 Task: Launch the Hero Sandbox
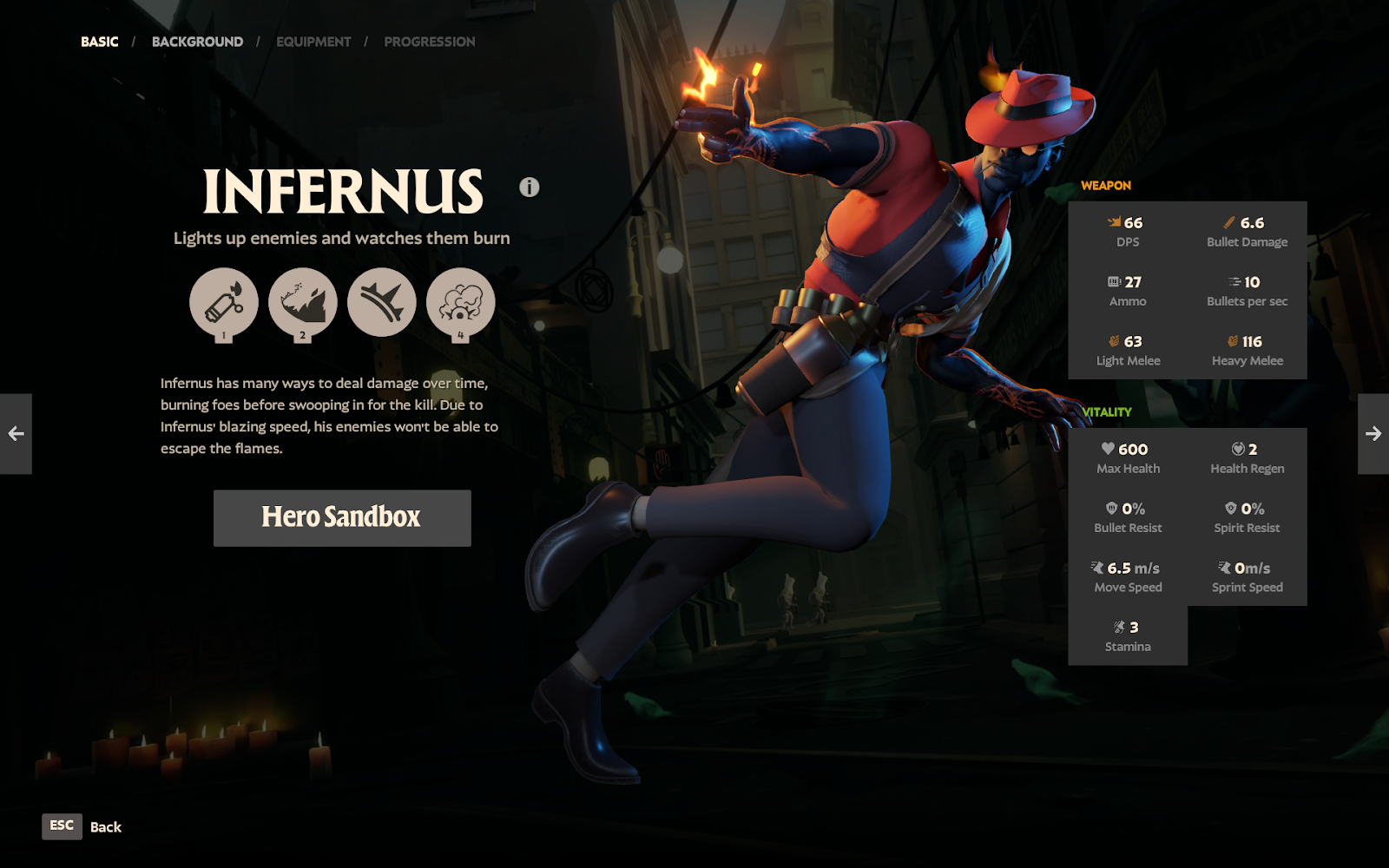click(x=342, y=518)
